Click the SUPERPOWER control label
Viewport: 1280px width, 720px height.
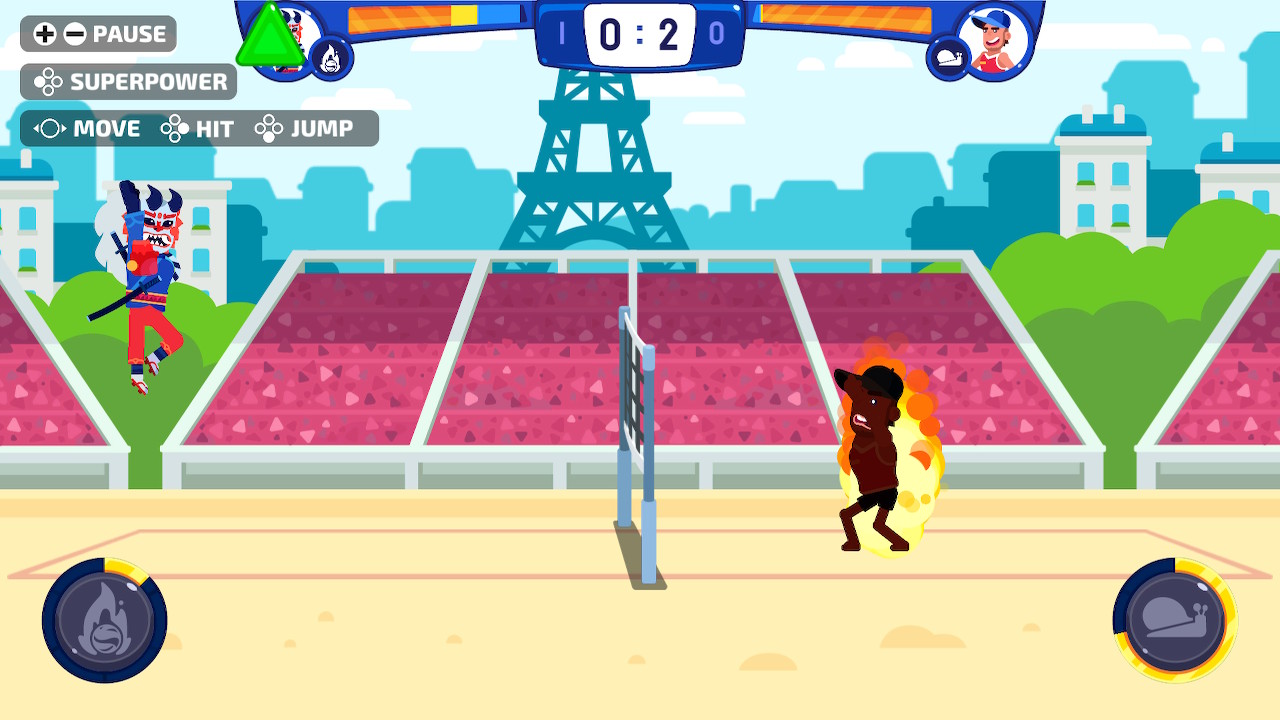pos(148,81)
